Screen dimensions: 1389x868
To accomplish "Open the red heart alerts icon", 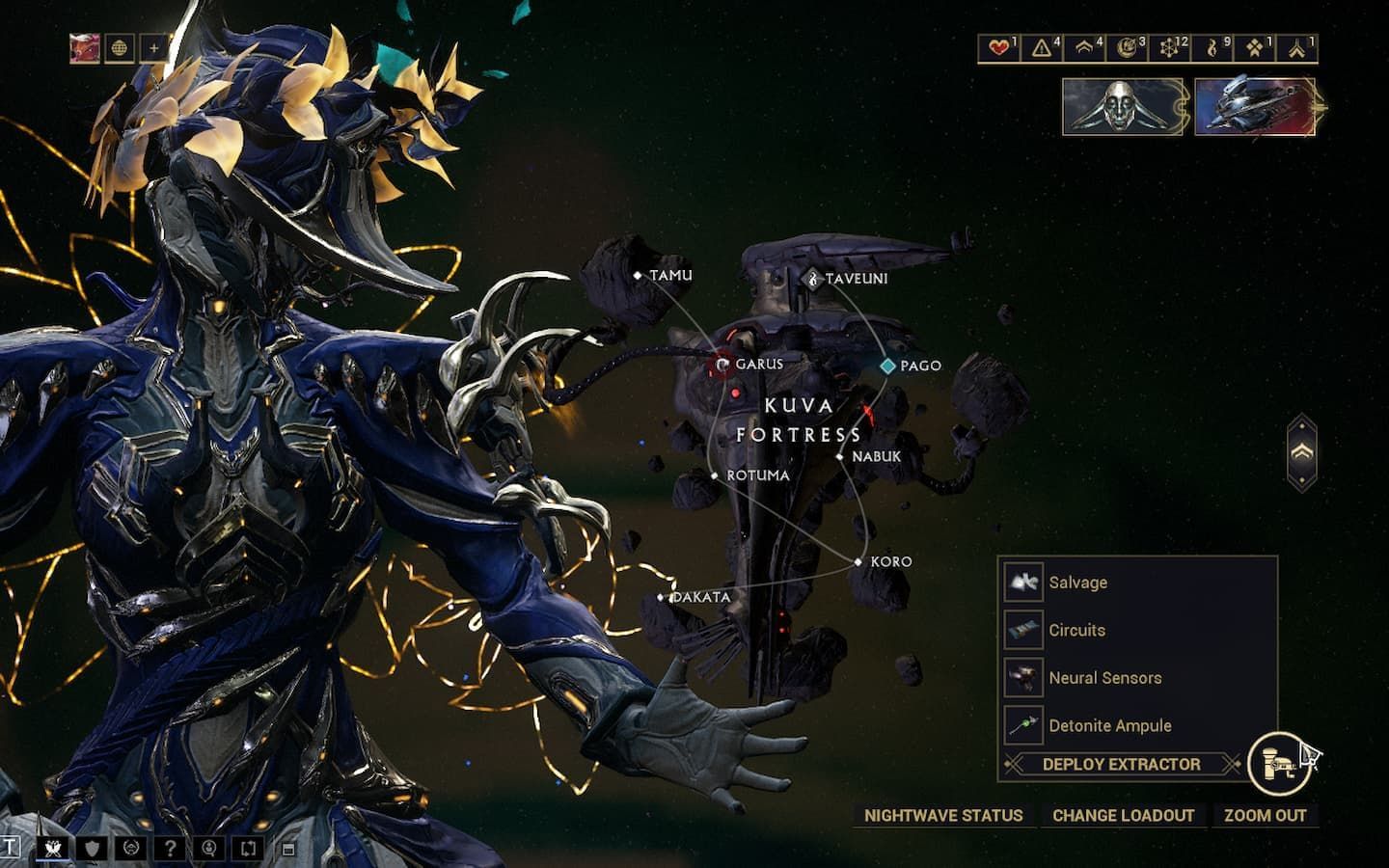I will pos(1000,47).
